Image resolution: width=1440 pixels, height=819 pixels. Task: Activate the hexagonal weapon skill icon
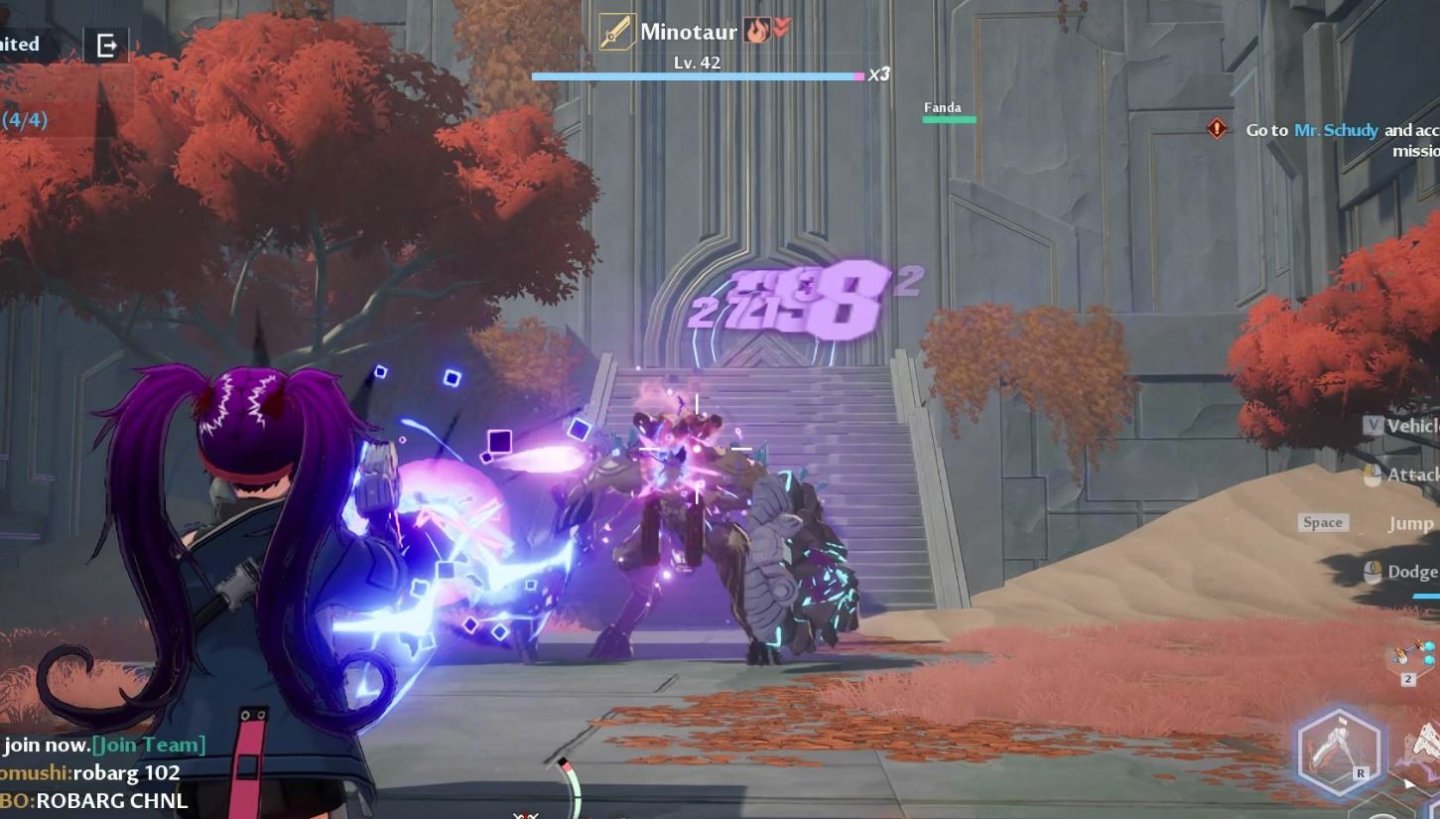pyautogui.click(x=1338, y=752)
